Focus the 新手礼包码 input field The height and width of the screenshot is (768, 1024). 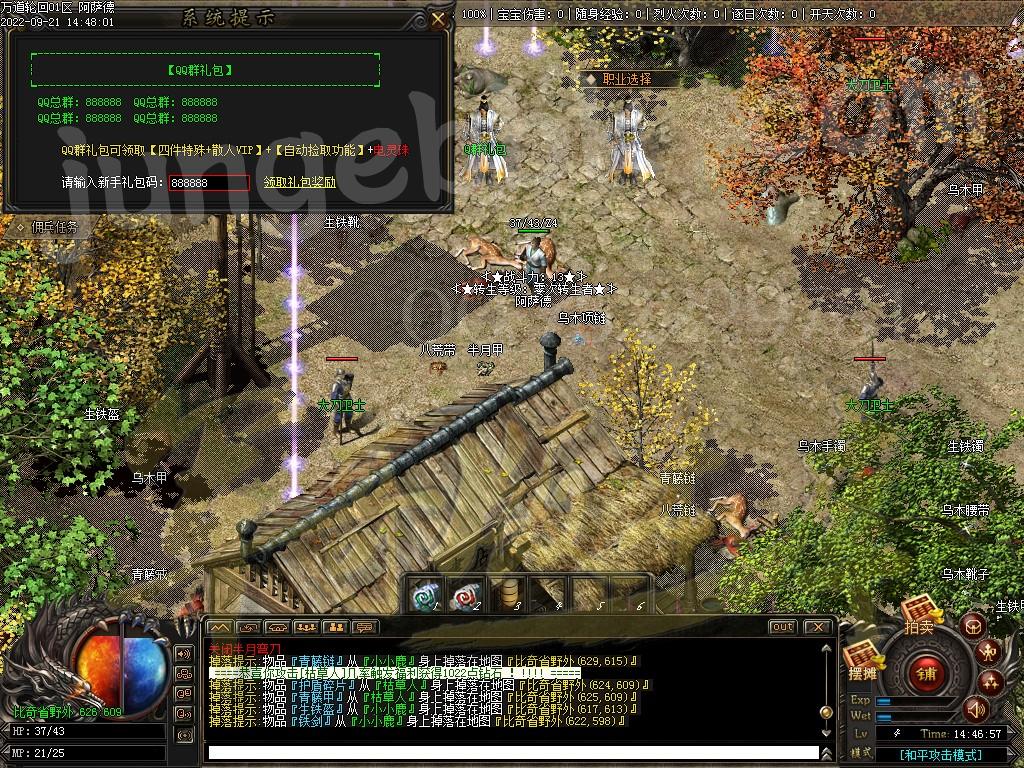point(209,183)
